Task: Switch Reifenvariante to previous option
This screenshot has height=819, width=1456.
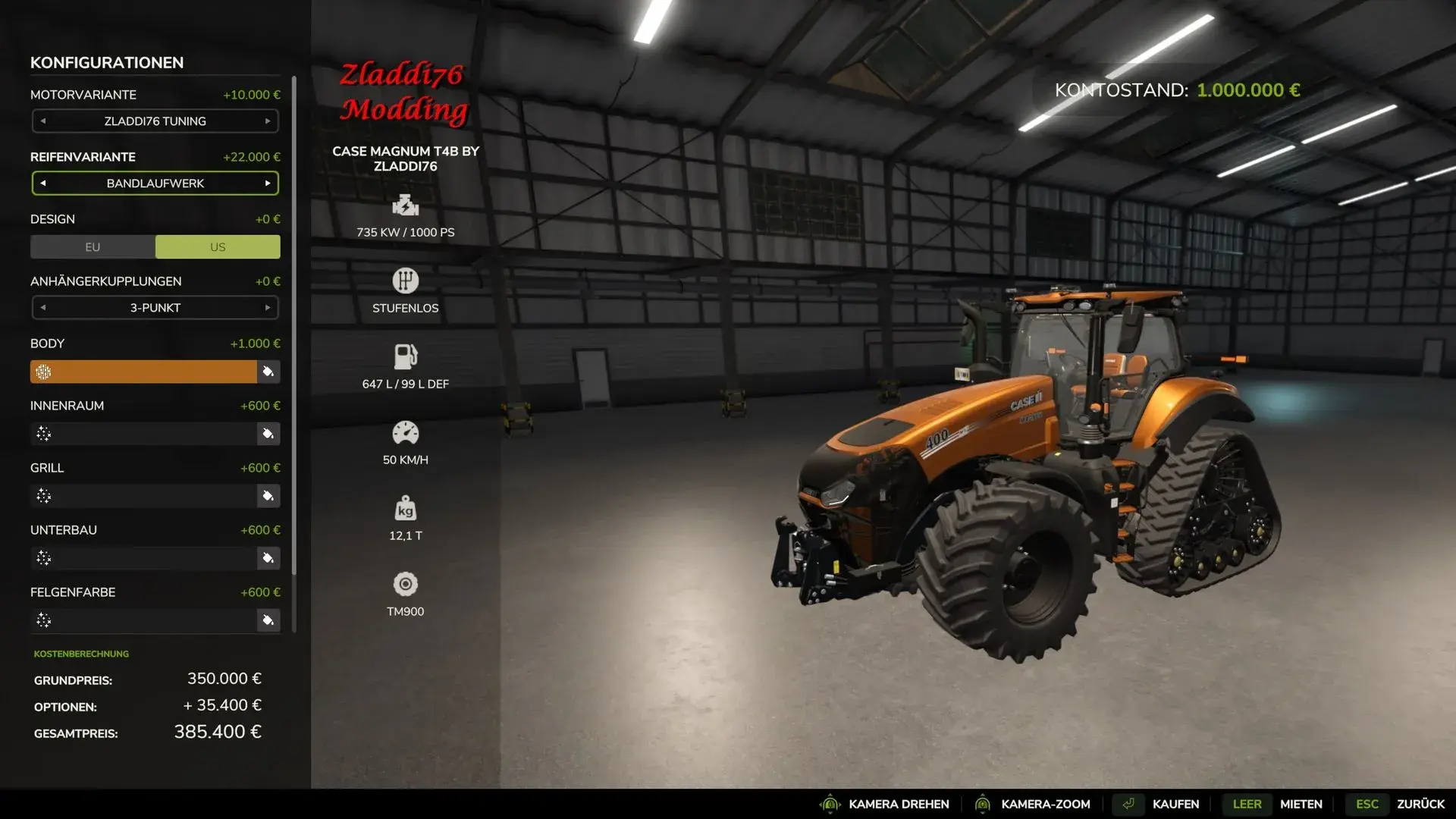Action: (43, 184)
